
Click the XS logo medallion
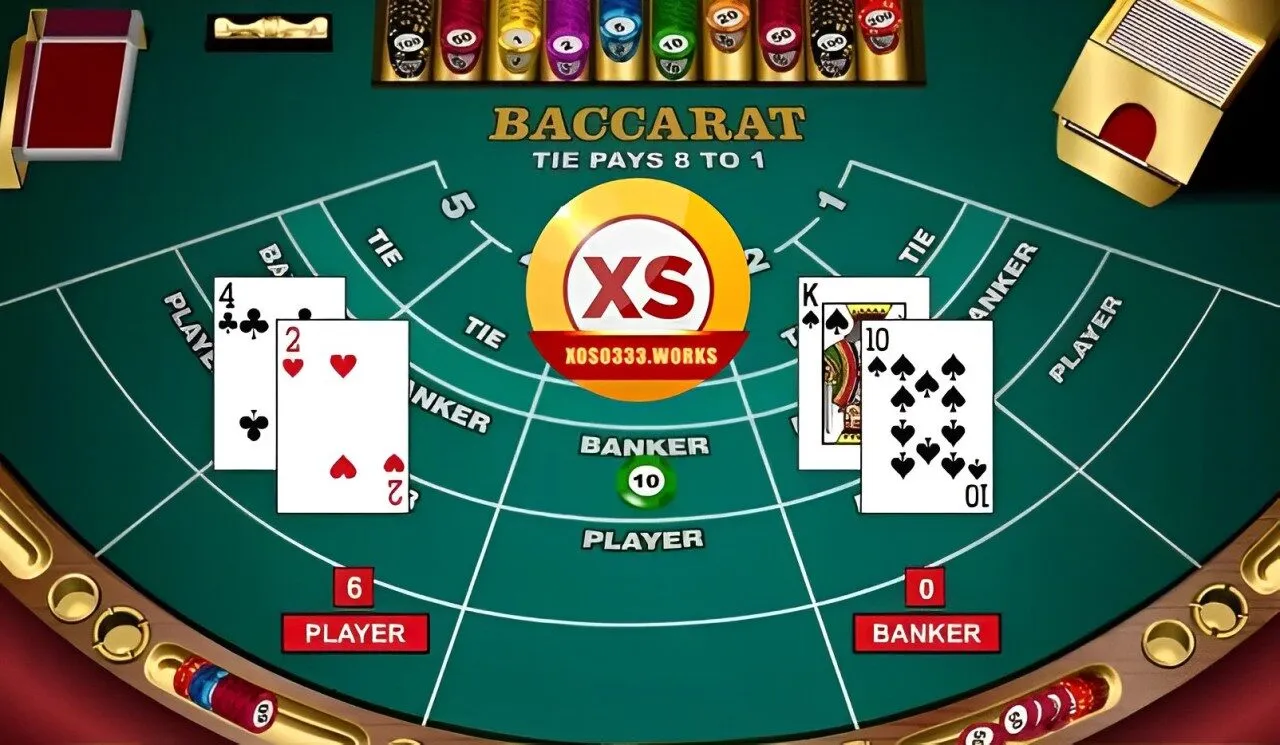pyautogui.click(x=640, y=285)
